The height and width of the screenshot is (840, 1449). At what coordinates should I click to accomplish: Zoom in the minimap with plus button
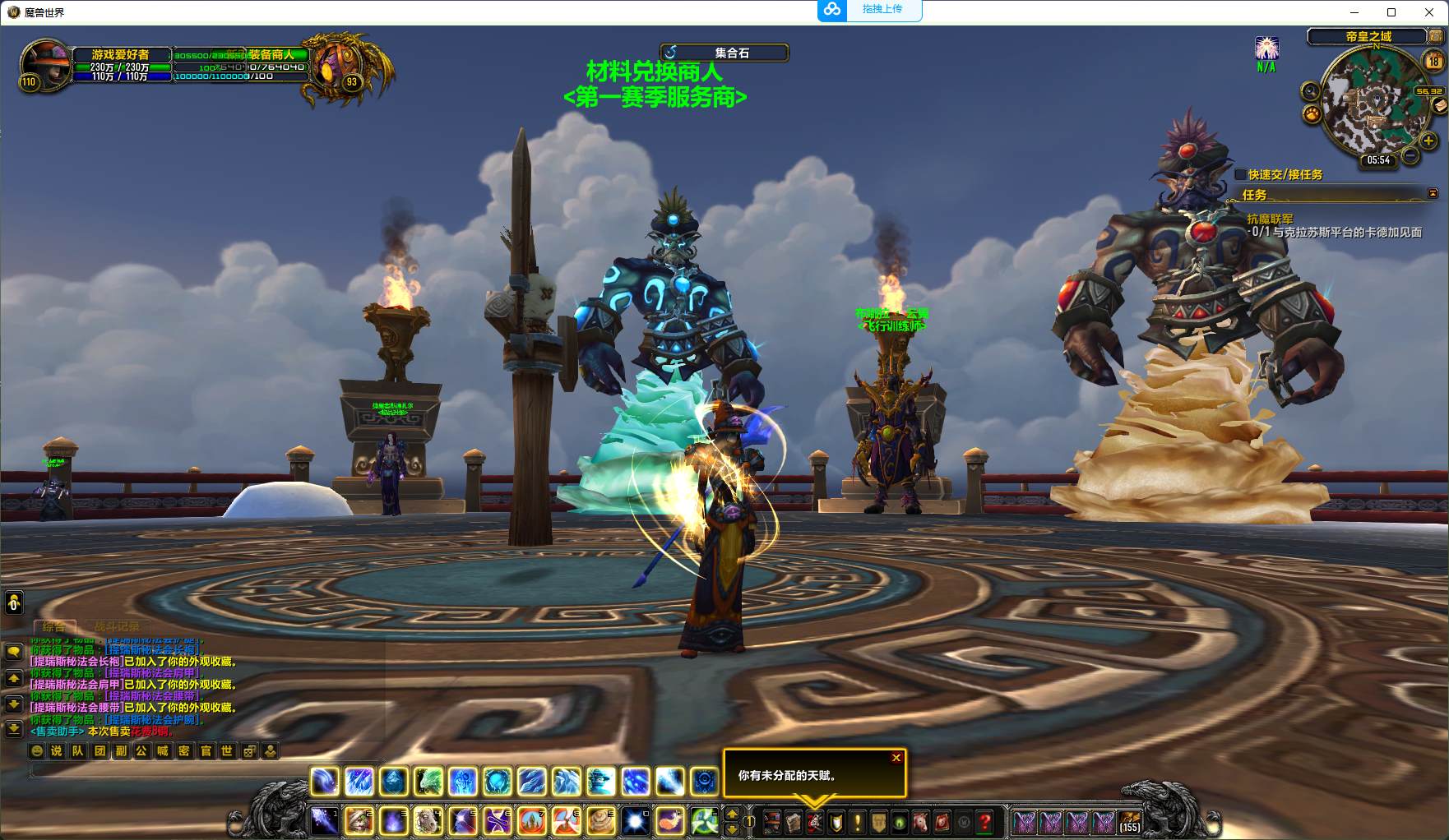pos(1428,141)
